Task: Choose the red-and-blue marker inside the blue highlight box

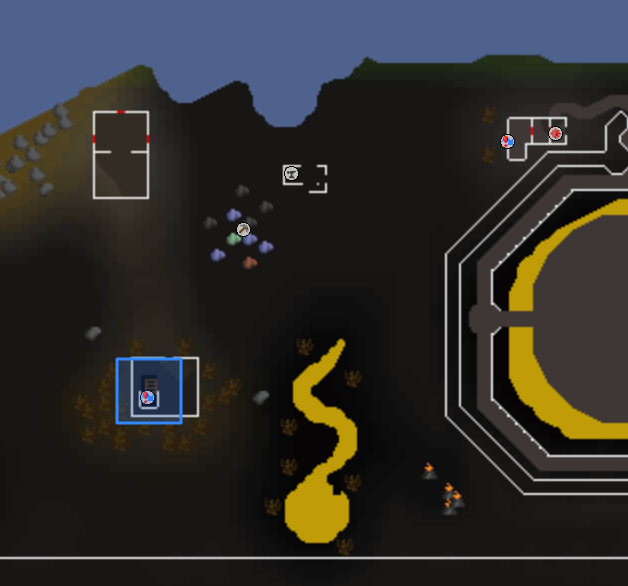Action: click(147, 398)
